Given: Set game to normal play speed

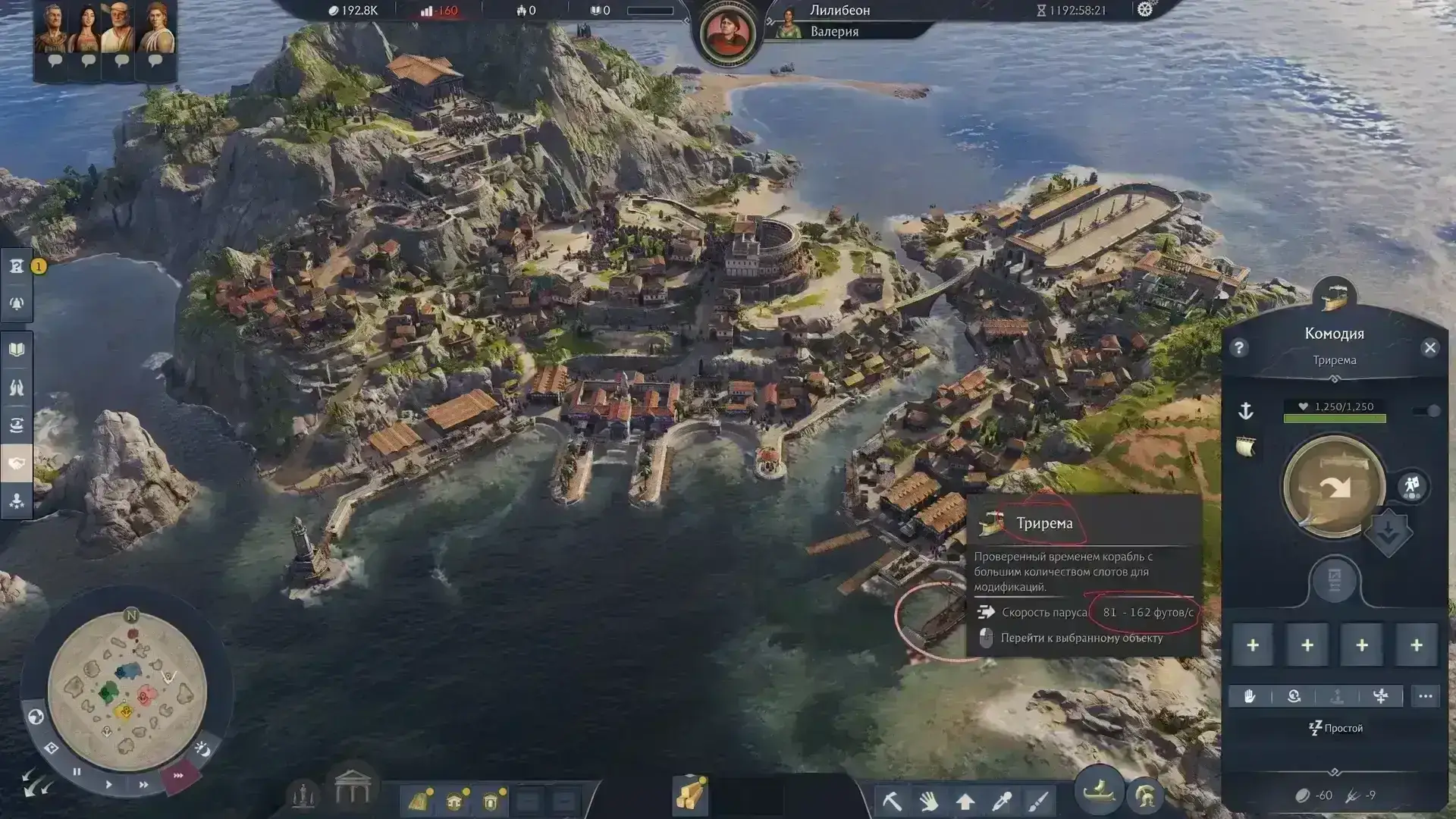Looking at the screenshot, I should (x=108, y=784).
